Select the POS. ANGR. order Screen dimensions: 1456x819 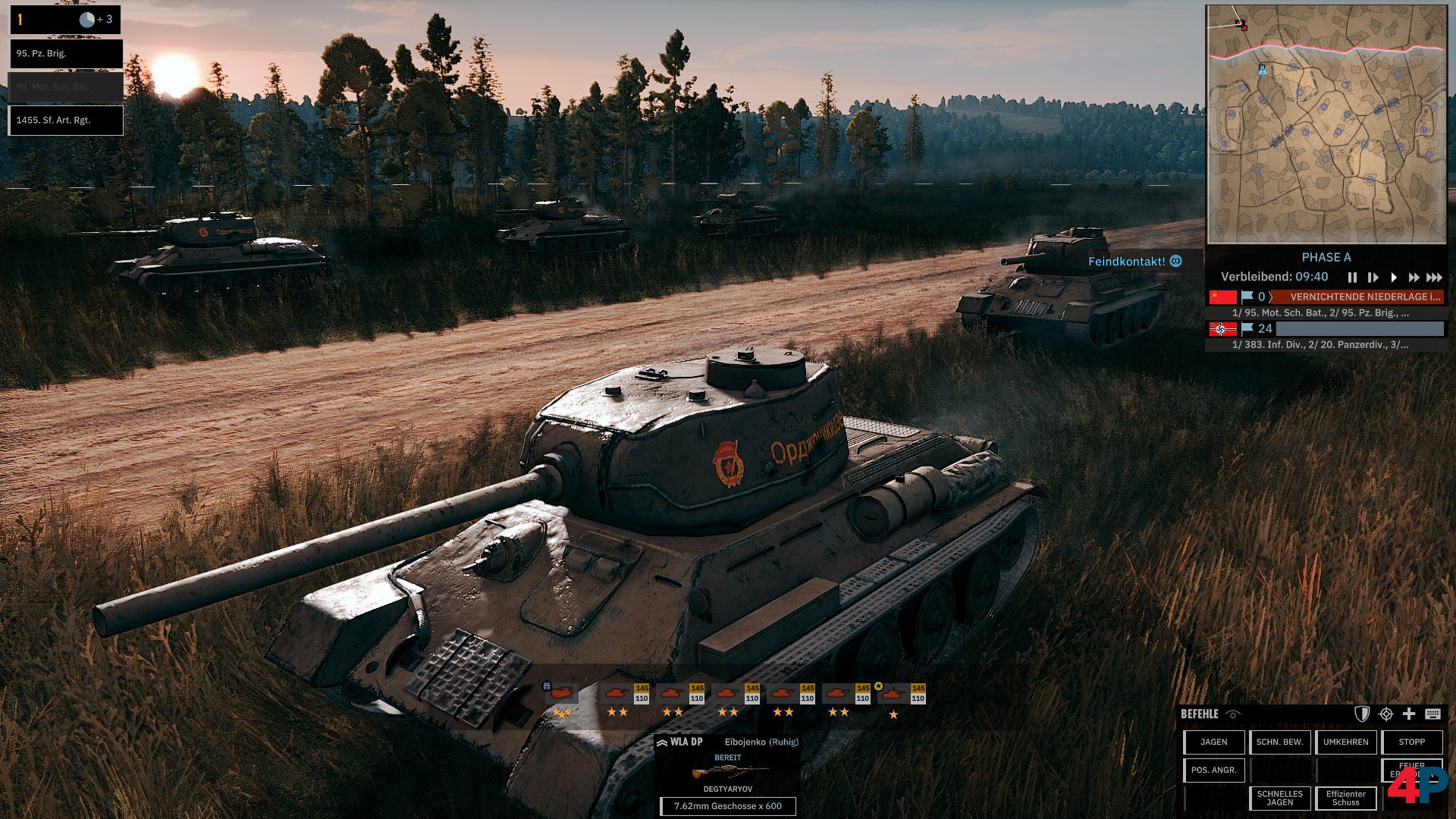click(x=1214, y=770)
